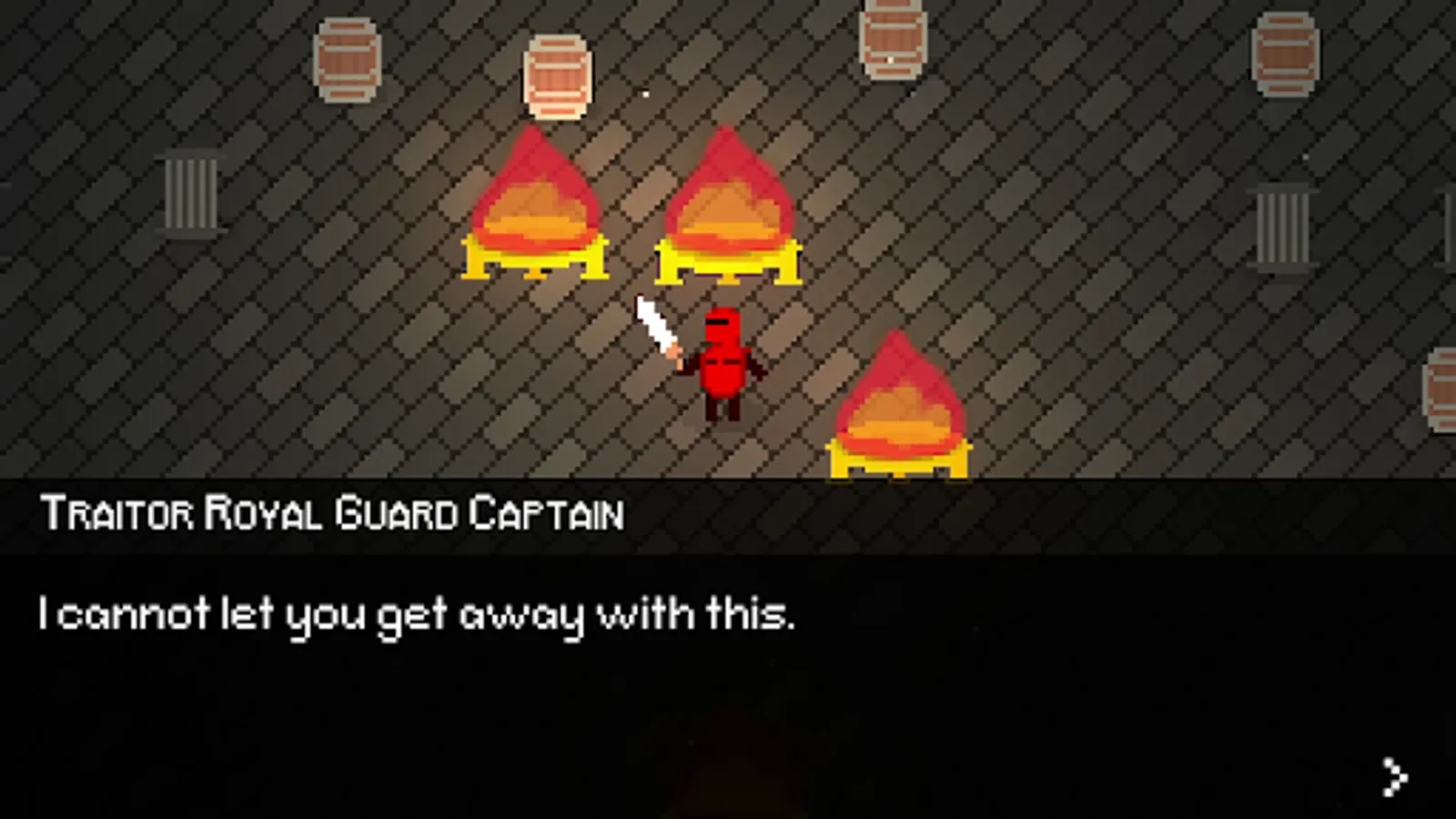Click the barrel near the top-center

pos(557,73)
